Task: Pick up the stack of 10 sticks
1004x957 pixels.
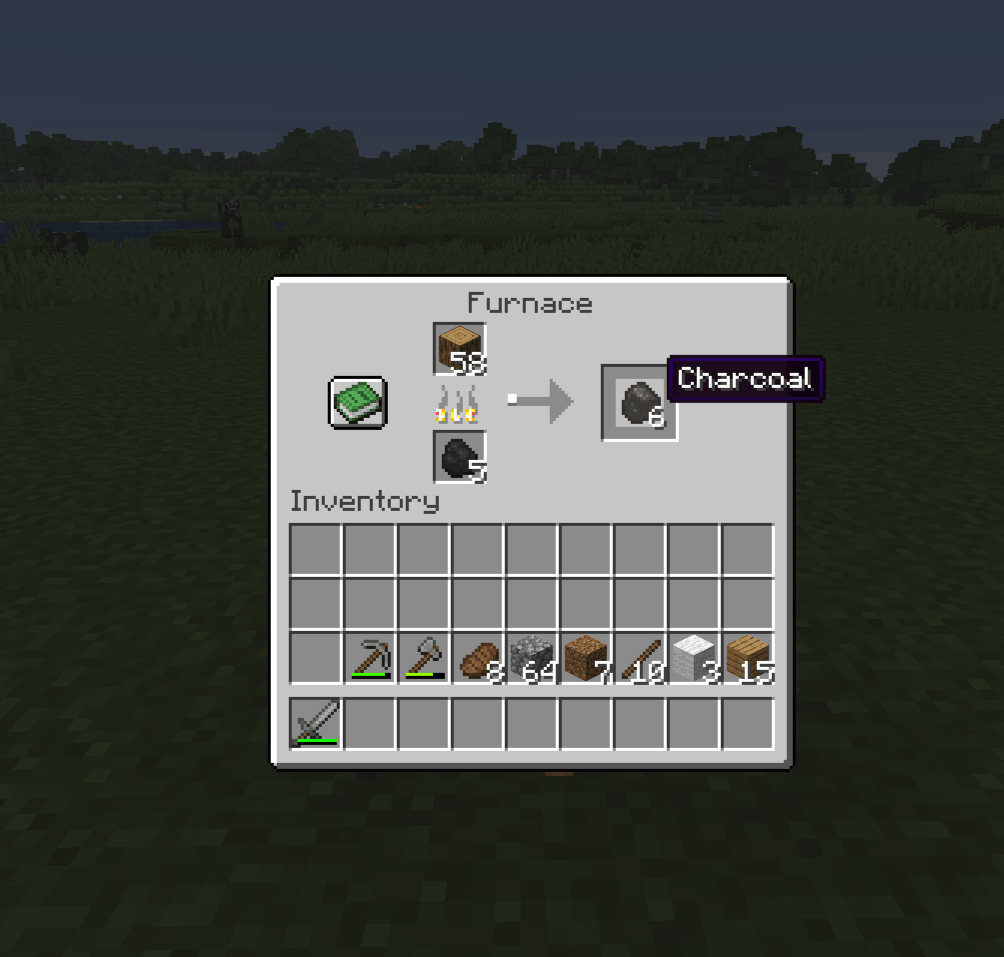Action: tap(640, 658)
